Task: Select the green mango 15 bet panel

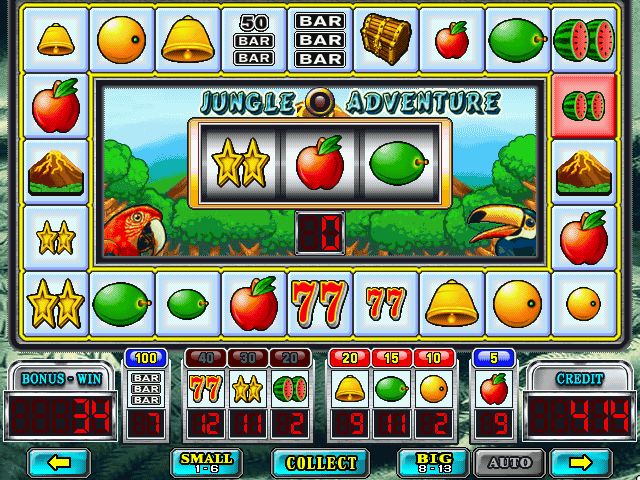Action: point(391,387)
